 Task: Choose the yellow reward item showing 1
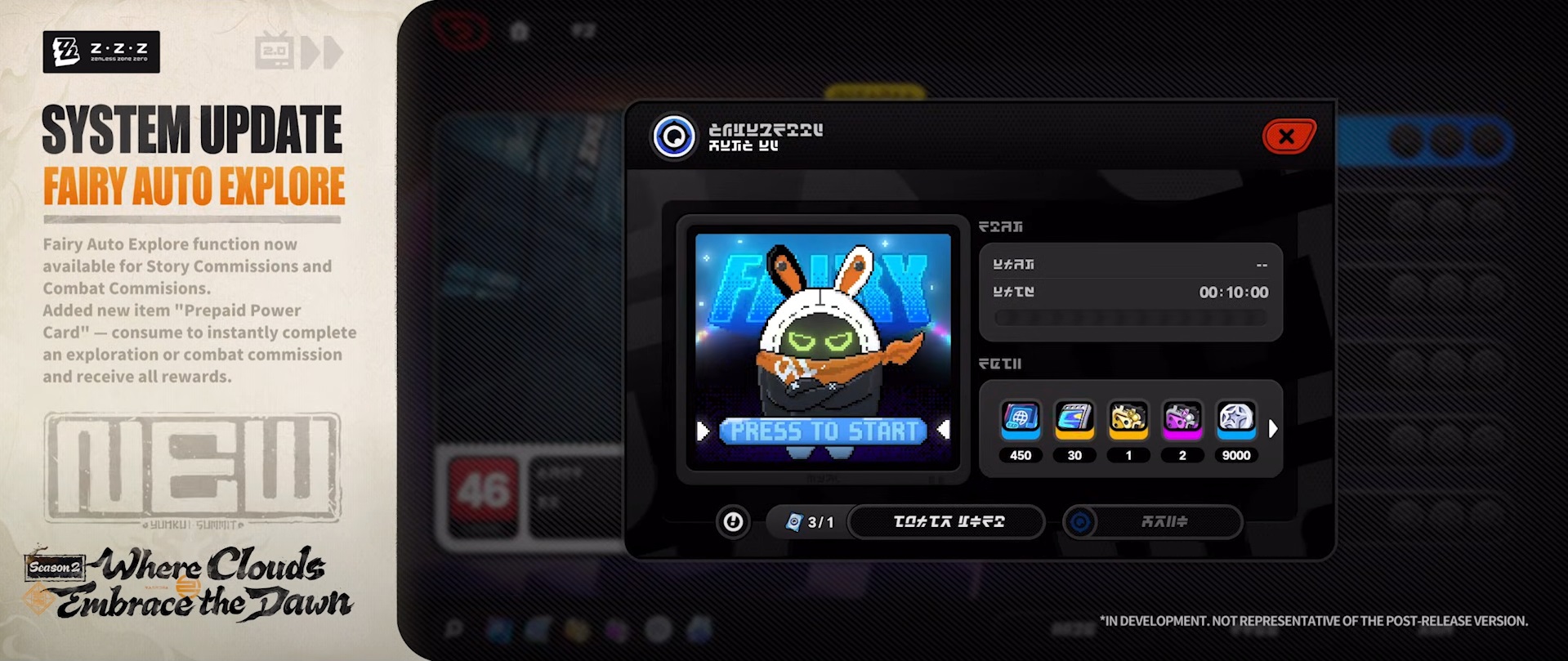(1128, 418)
